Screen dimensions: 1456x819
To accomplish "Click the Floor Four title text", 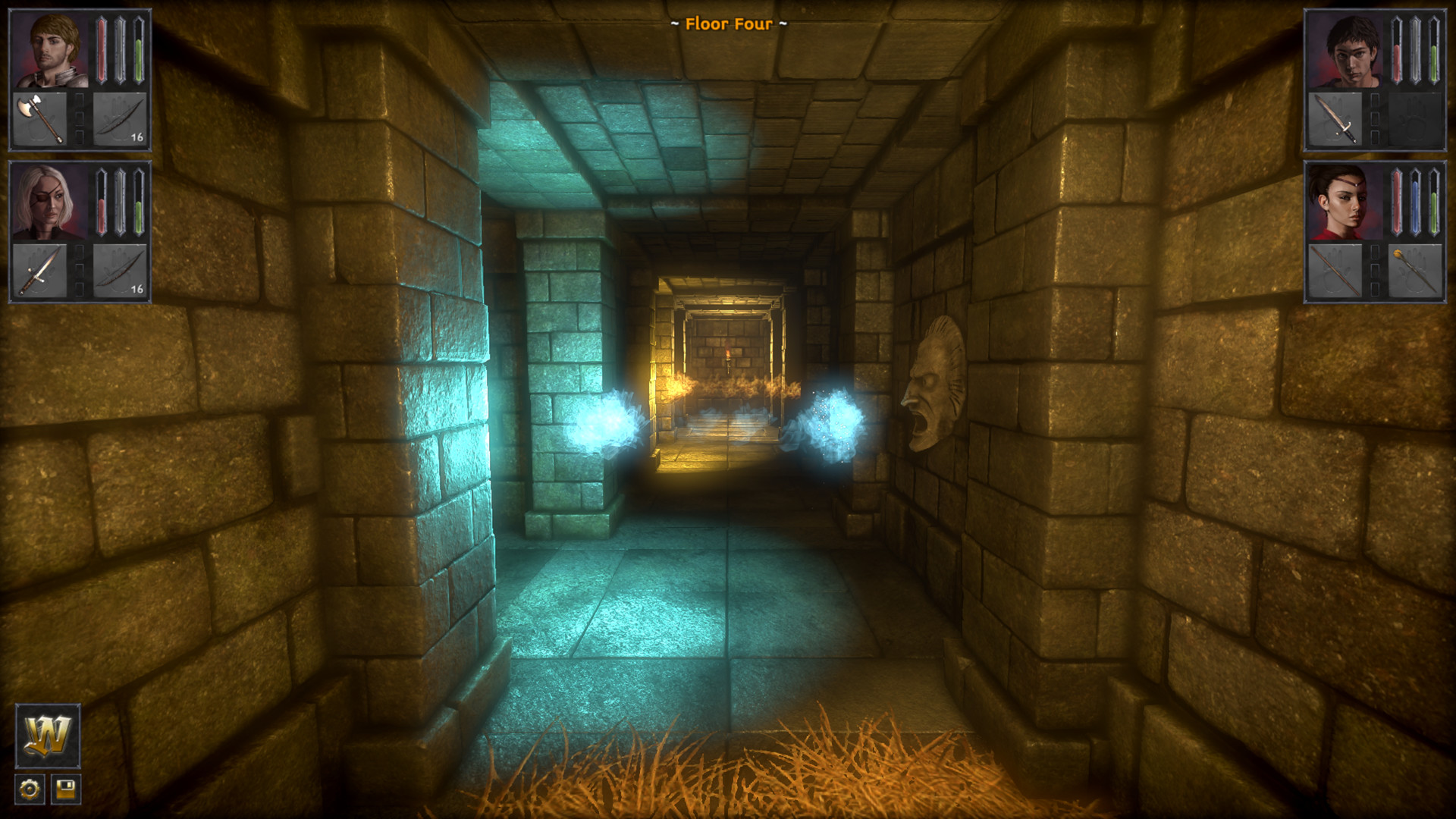I will coord(727,24).
